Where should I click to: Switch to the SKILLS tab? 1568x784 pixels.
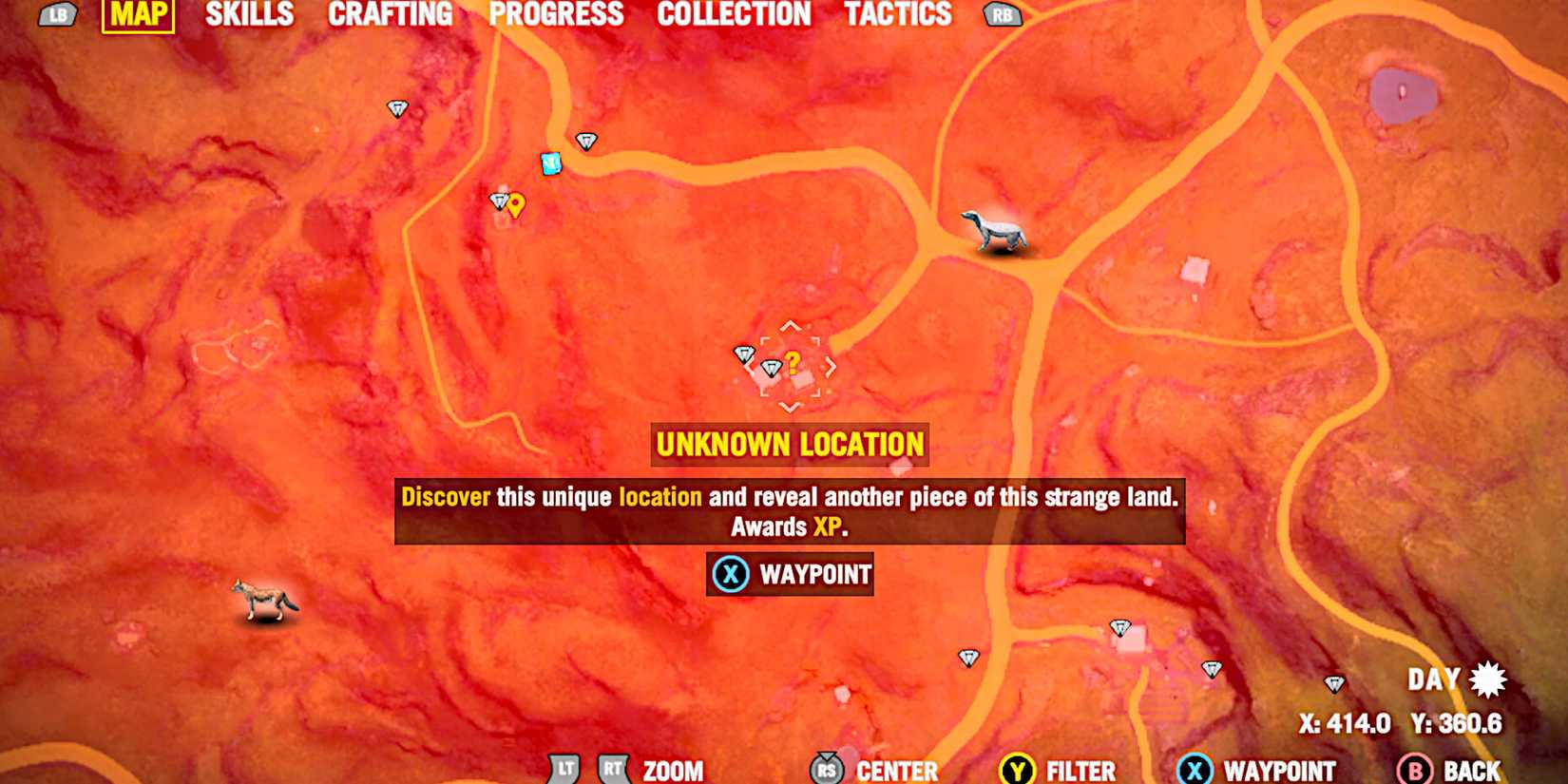click(x=249, y=14)
